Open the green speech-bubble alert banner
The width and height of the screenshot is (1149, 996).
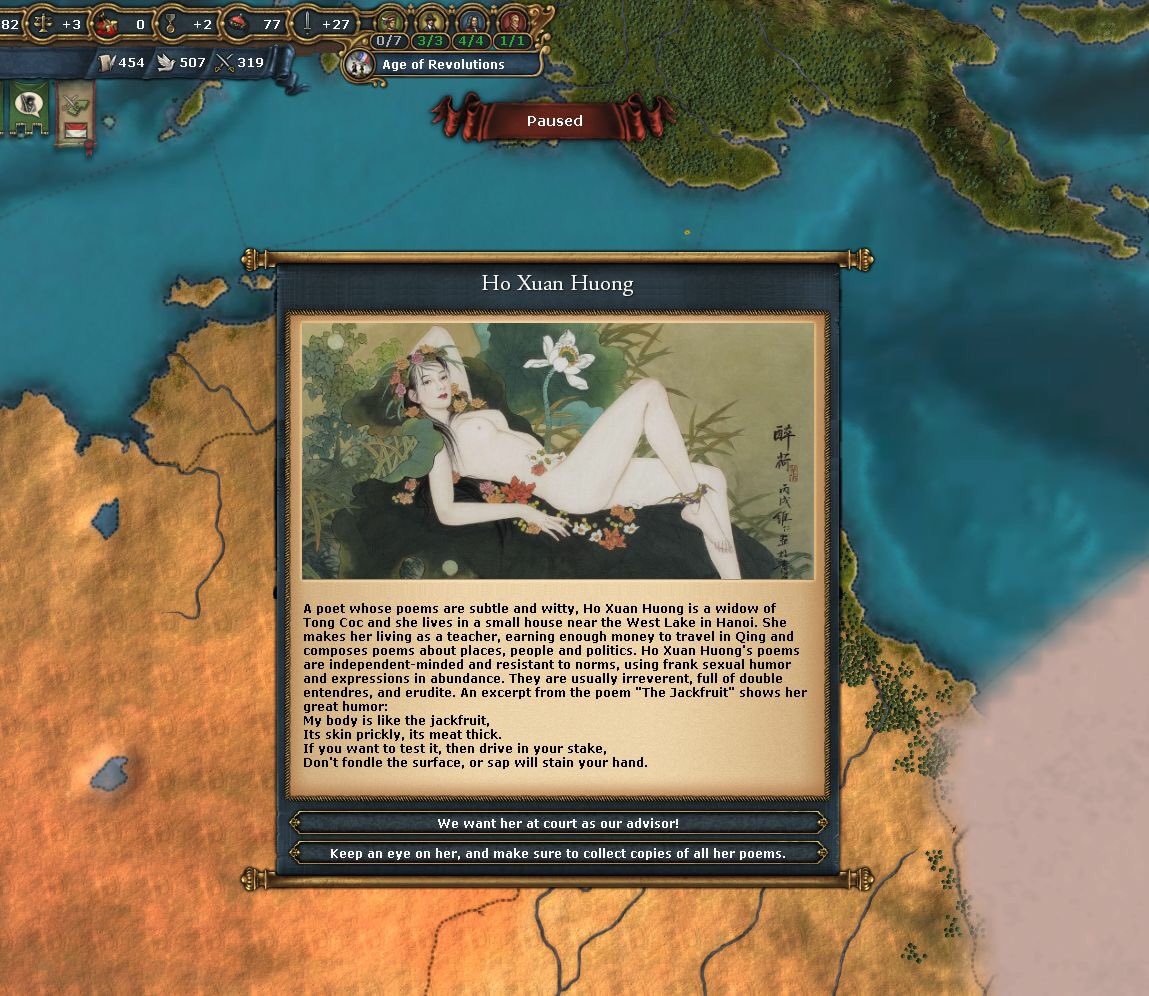(x=29, y=107)
